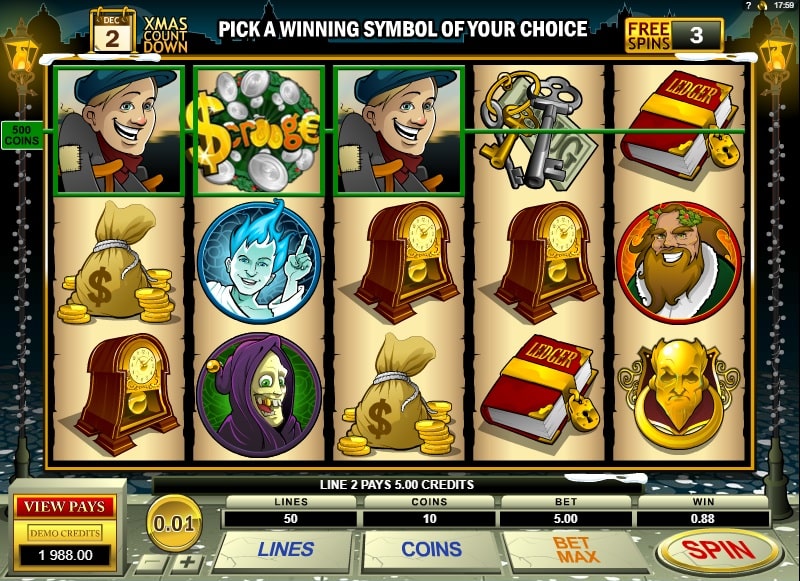Increase coin size with the plus button
The image size is (800, 581).
[188, 562]
